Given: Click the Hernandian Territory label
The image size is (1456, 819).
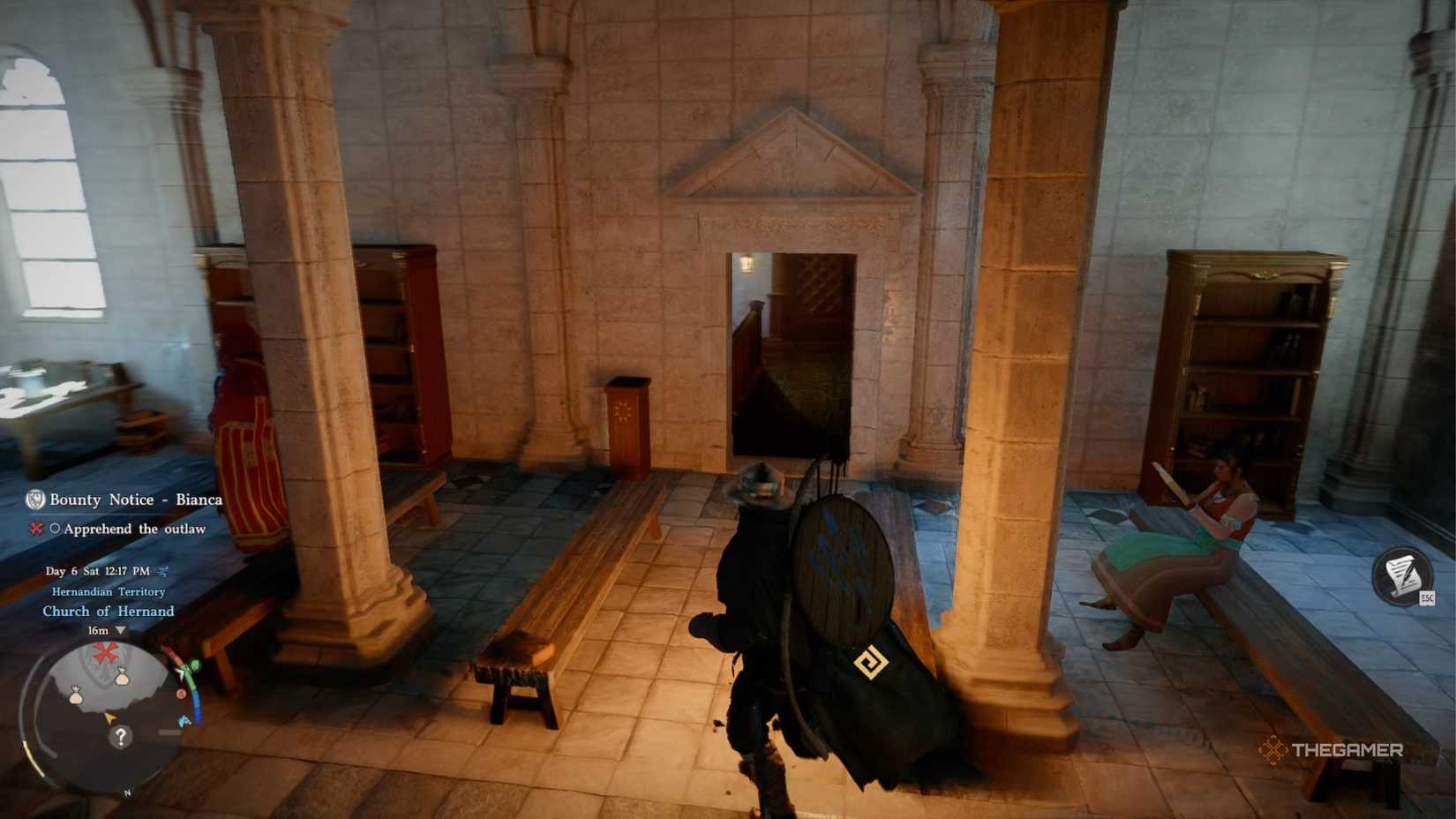Looking at the screenshot, I should (109, 591).
